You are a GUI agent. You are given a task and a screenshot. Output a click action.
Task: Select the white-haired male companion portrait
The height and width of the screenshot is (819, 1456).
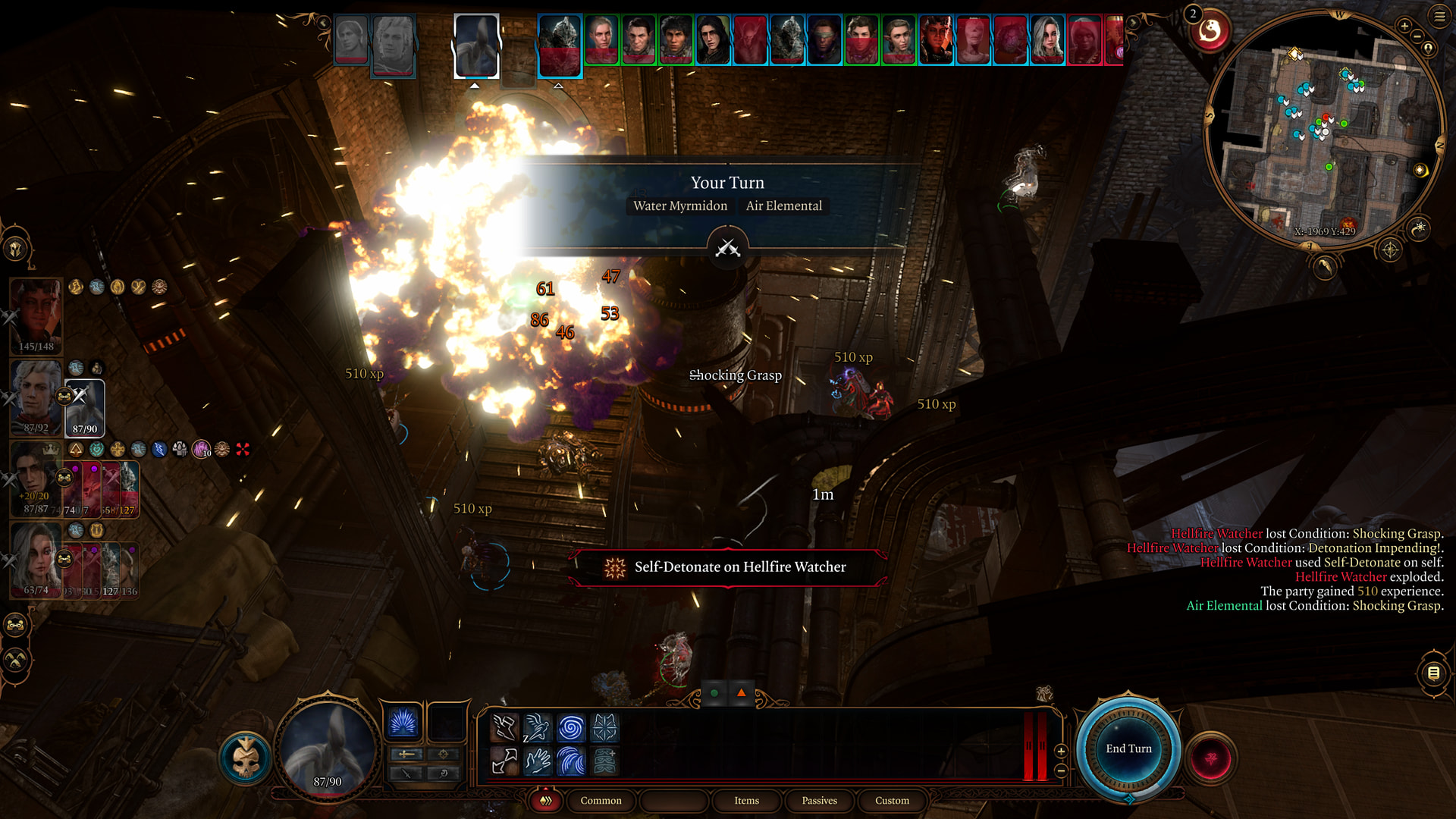click(36, 393)
